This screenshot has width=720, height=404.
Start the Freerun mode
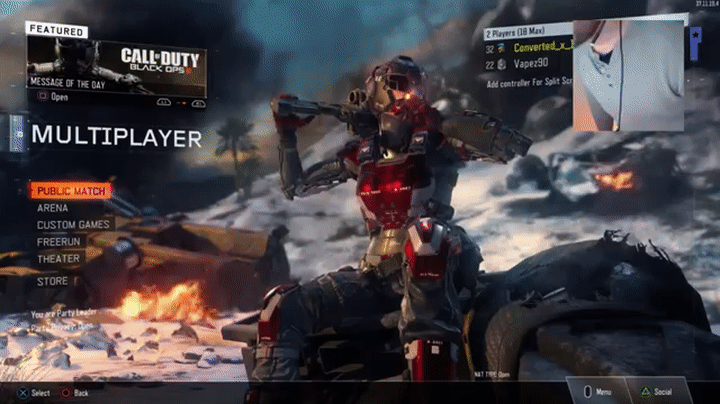click(x=59, y=242)
